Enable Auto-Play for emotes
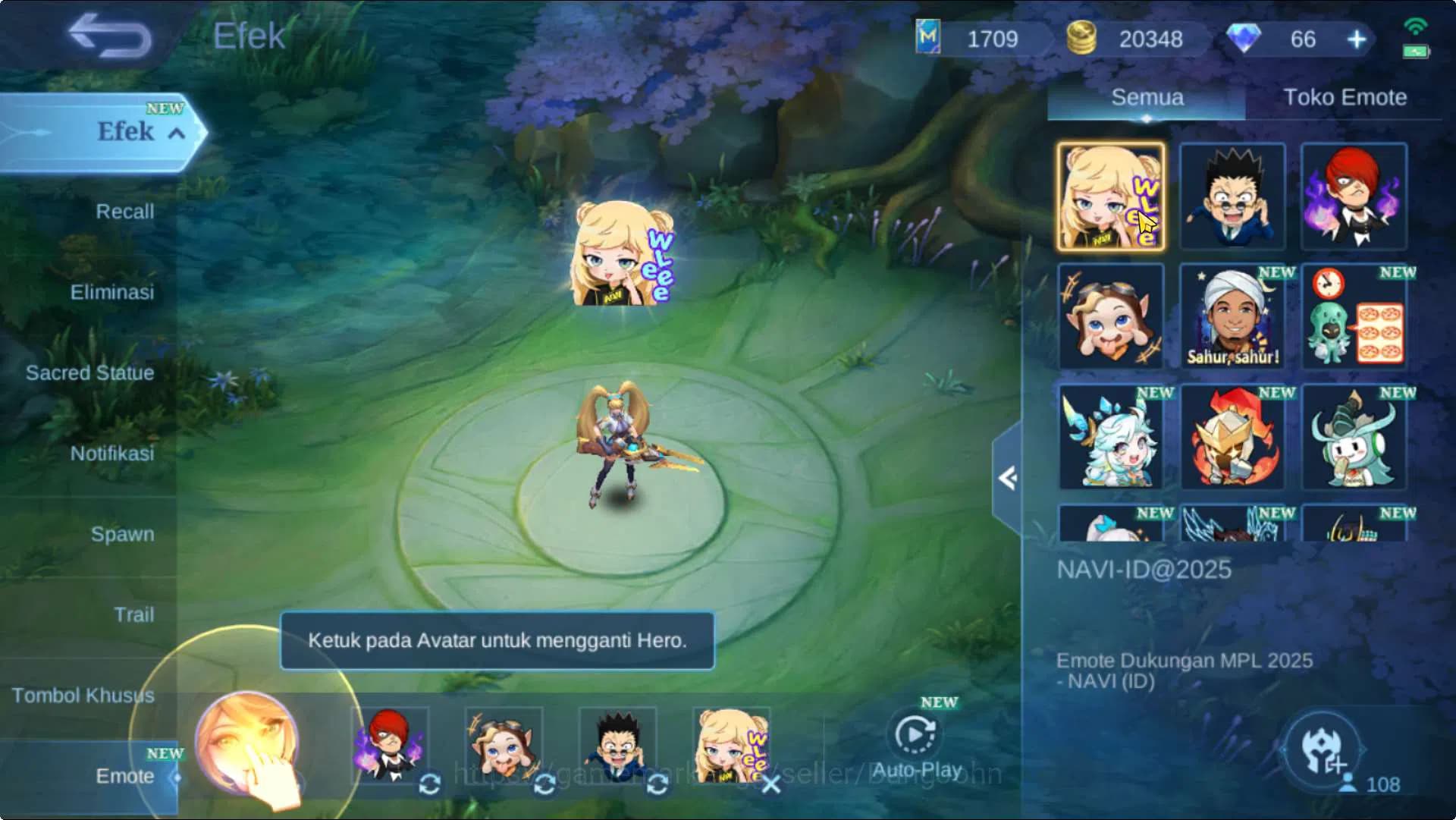Image resolution: width=1456 pixels, height=820 pixels. tap(915, 734)
